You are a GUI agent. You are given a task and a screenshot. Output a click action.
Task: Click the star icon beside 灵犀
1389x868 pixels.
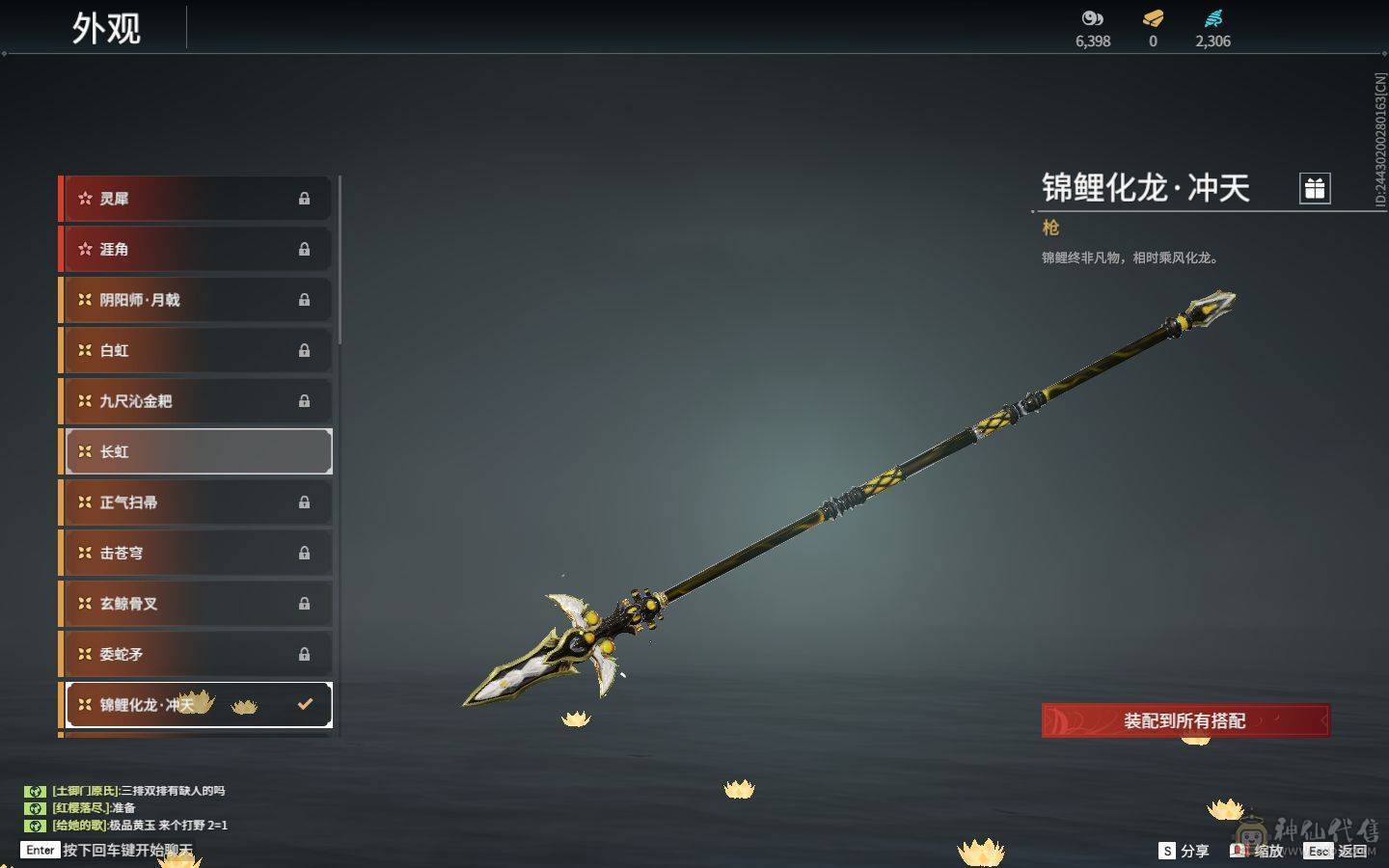pyautogui.click(x=85, y=198)
